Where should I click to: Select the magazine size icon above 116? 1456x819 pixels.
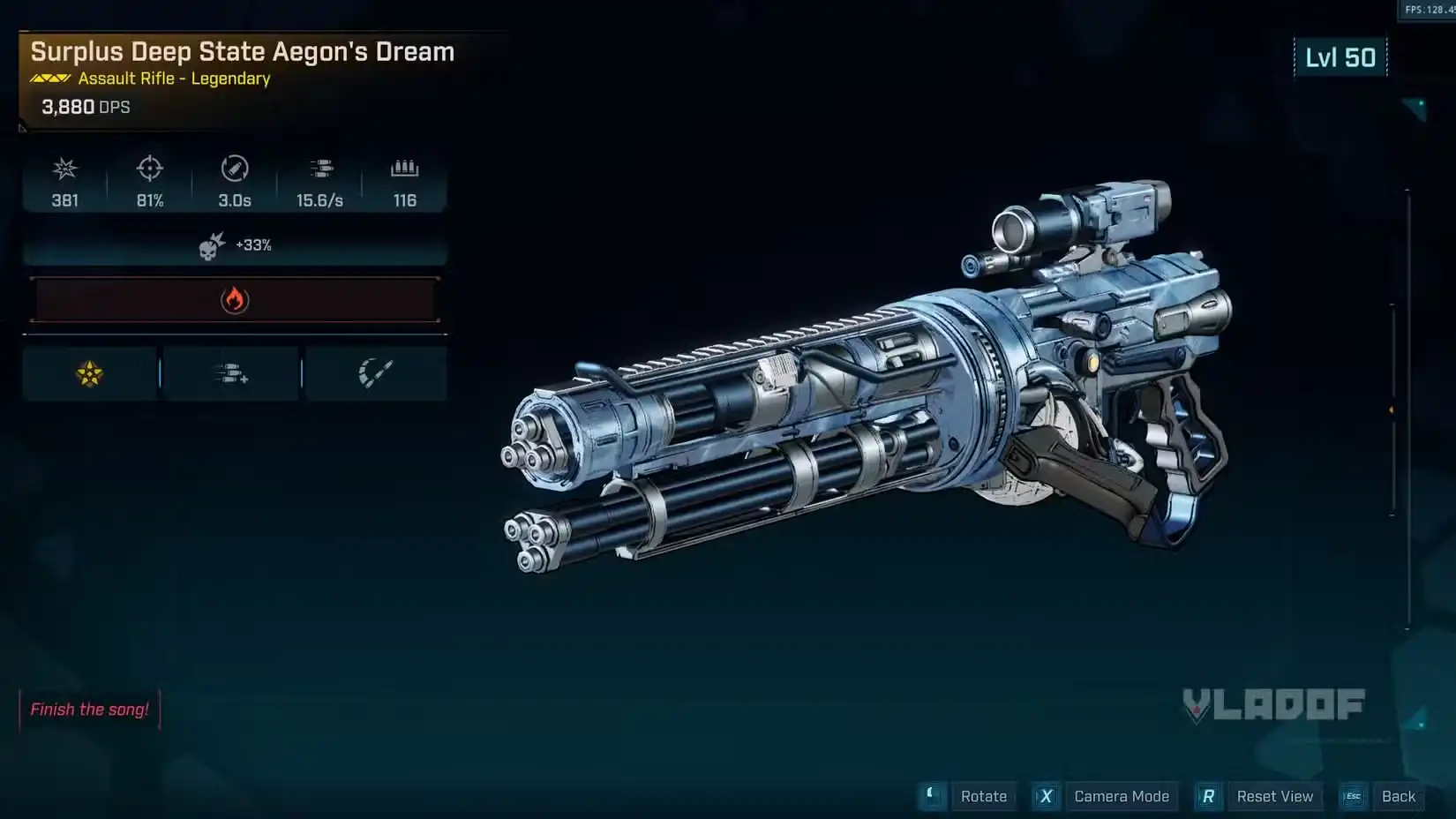click(x=404, y=169)
